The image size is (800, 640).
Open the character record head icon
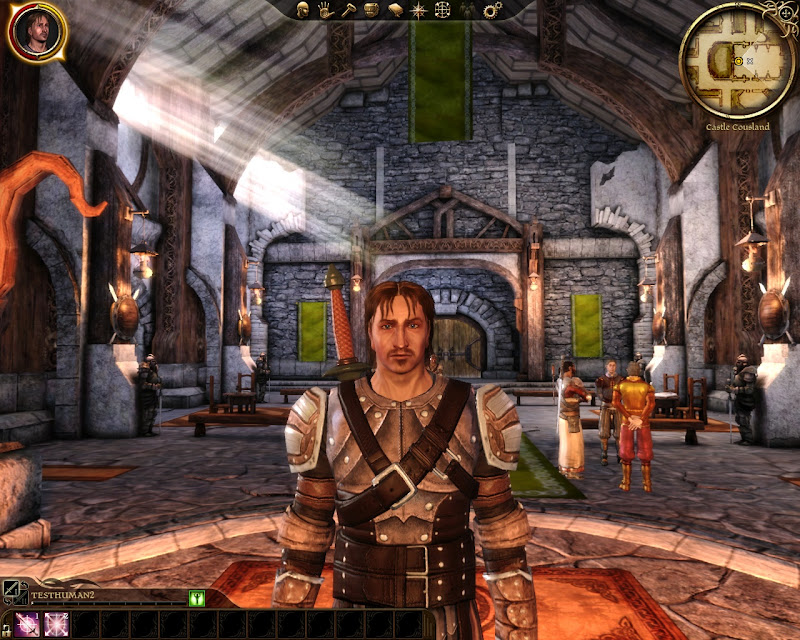click(301, 10)
